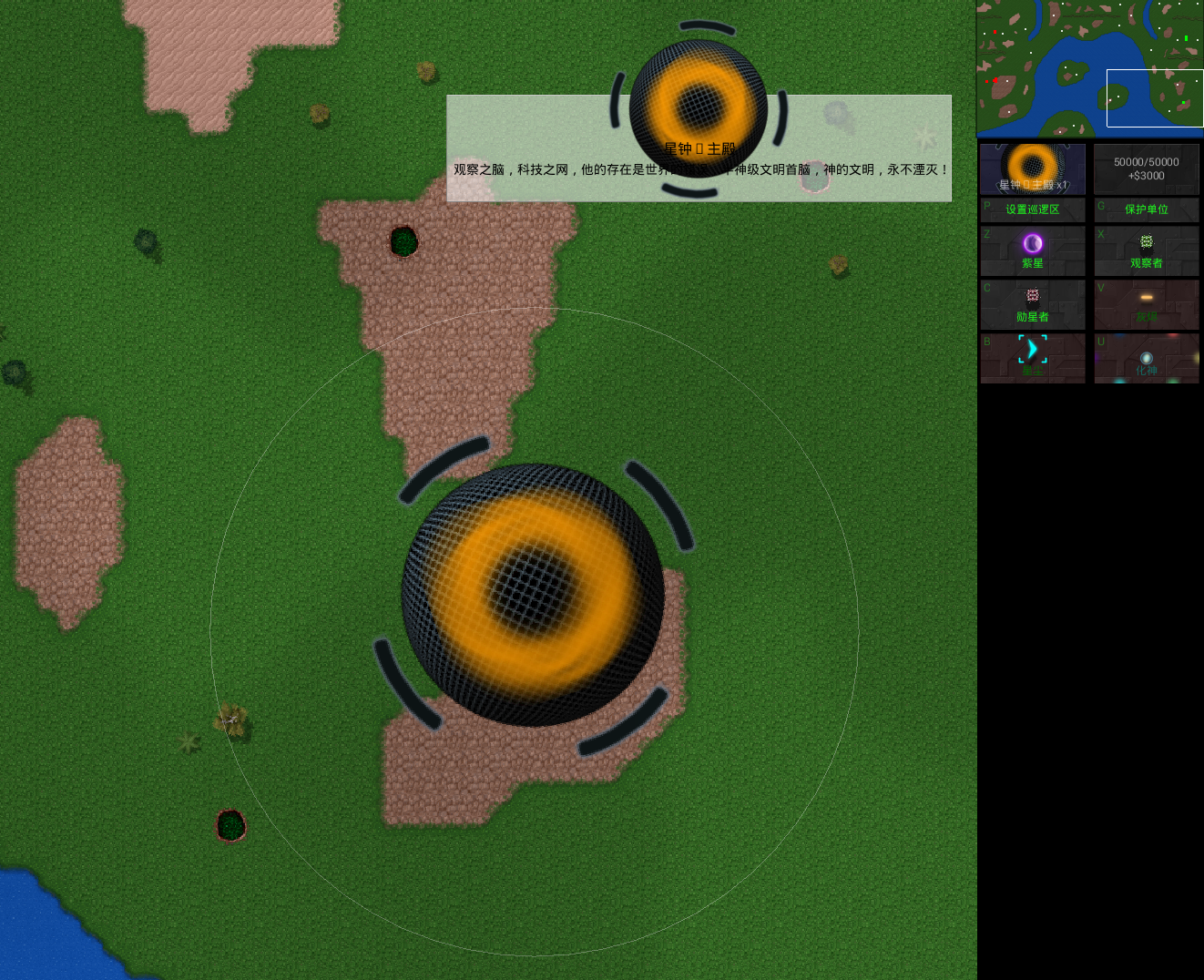Choose 设置巡逻区 patrol area command

pos(1033,209)
